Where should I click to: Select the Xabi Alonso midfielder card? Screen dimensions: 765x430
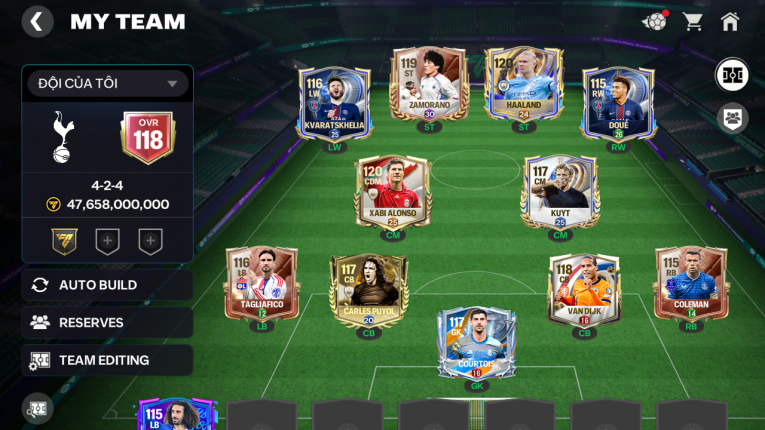[392, 192]
